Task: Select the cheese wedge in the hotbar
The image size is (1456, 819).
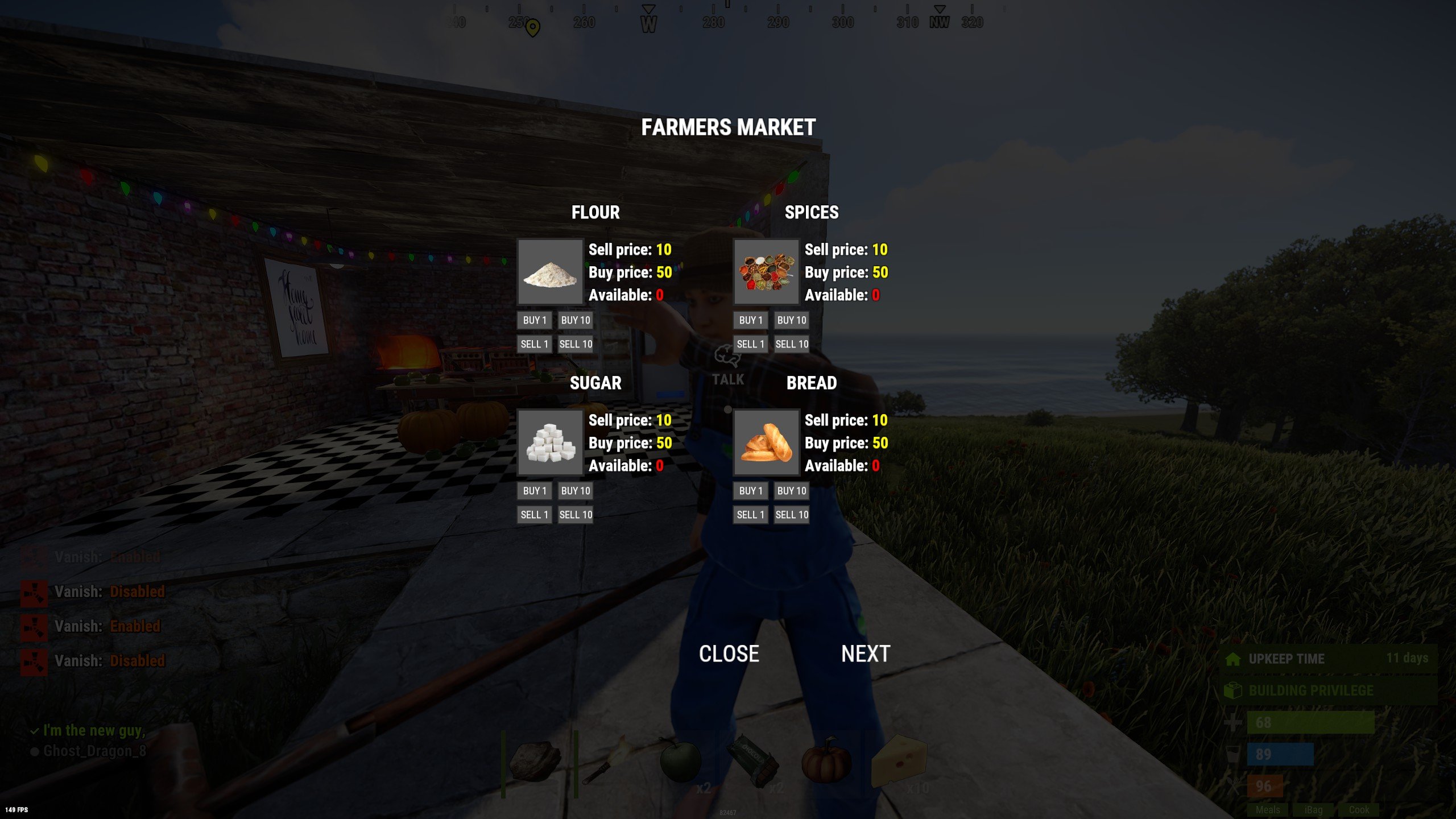Action: click(x=899, y=761)
